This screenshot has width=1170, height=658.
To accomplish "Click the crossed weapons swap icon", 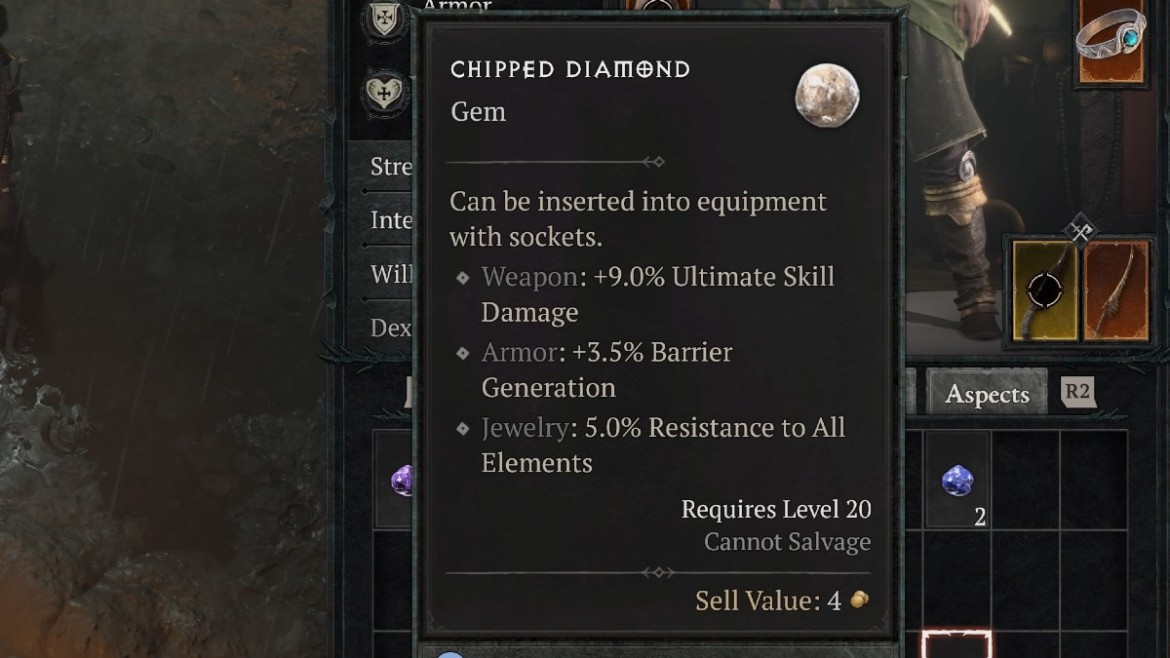I will point(1081,230).
